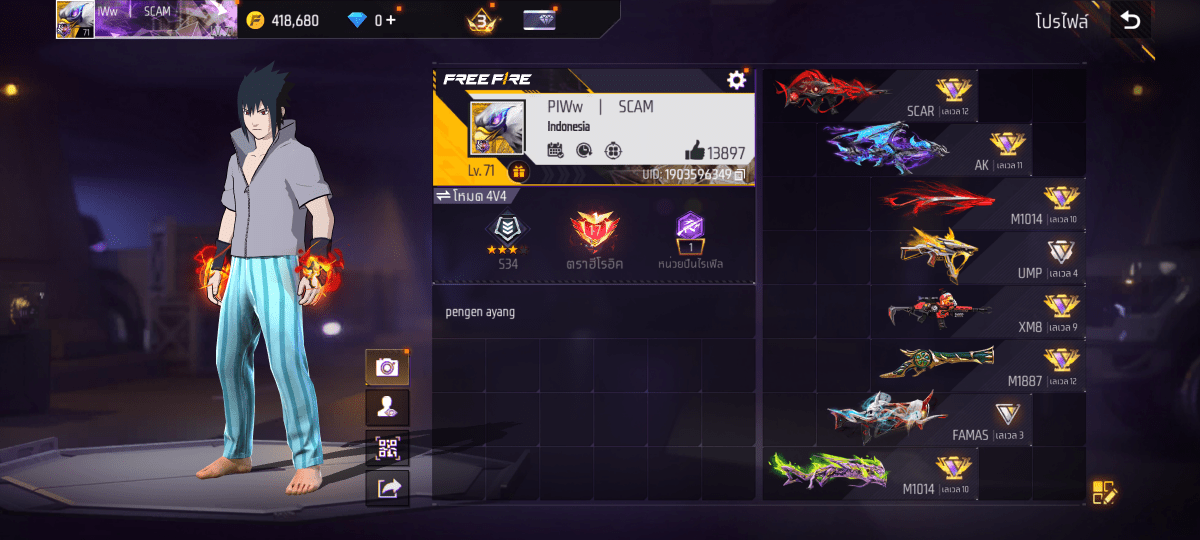Open the gift icon beside the level
This screenshot has width=1200, height=540.
(518, 171)
